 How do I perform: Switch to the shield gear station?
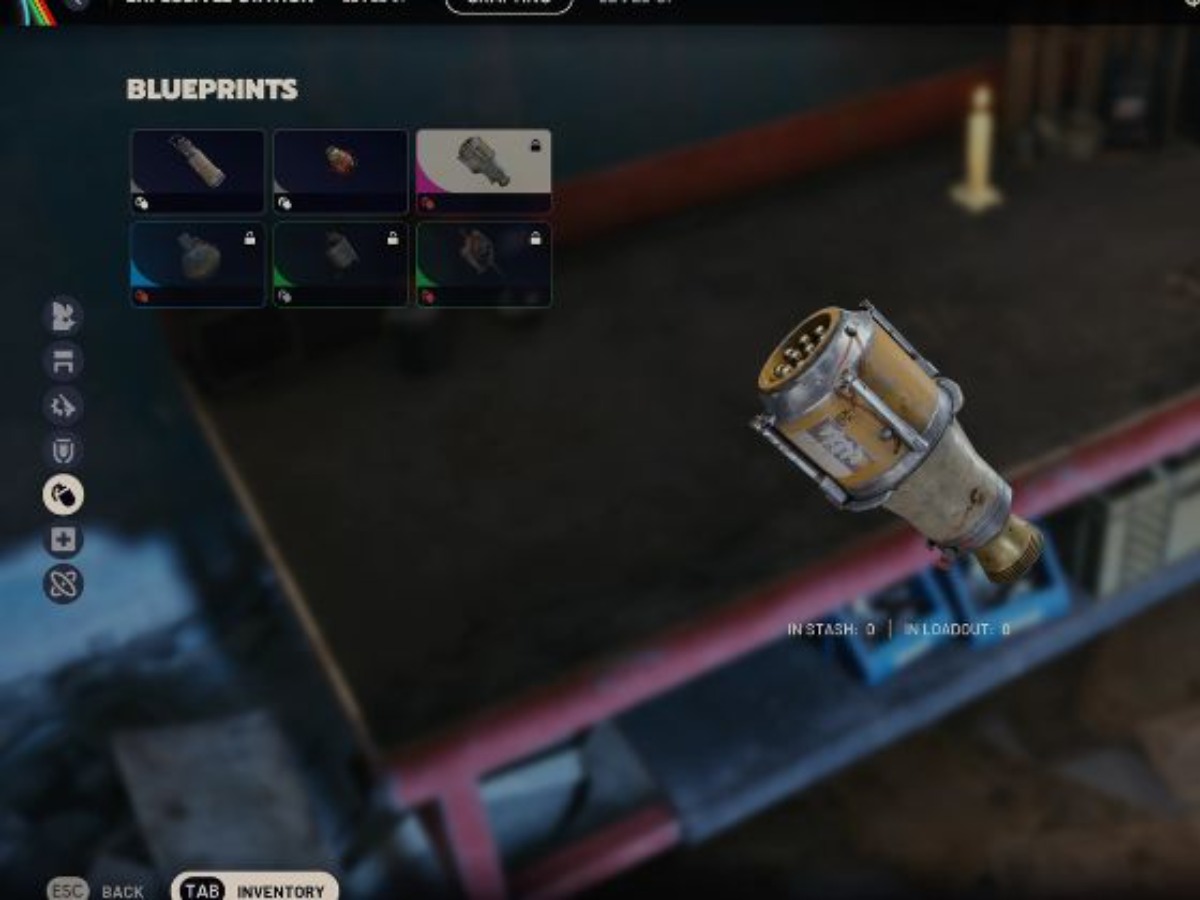(x=63, y=451)
